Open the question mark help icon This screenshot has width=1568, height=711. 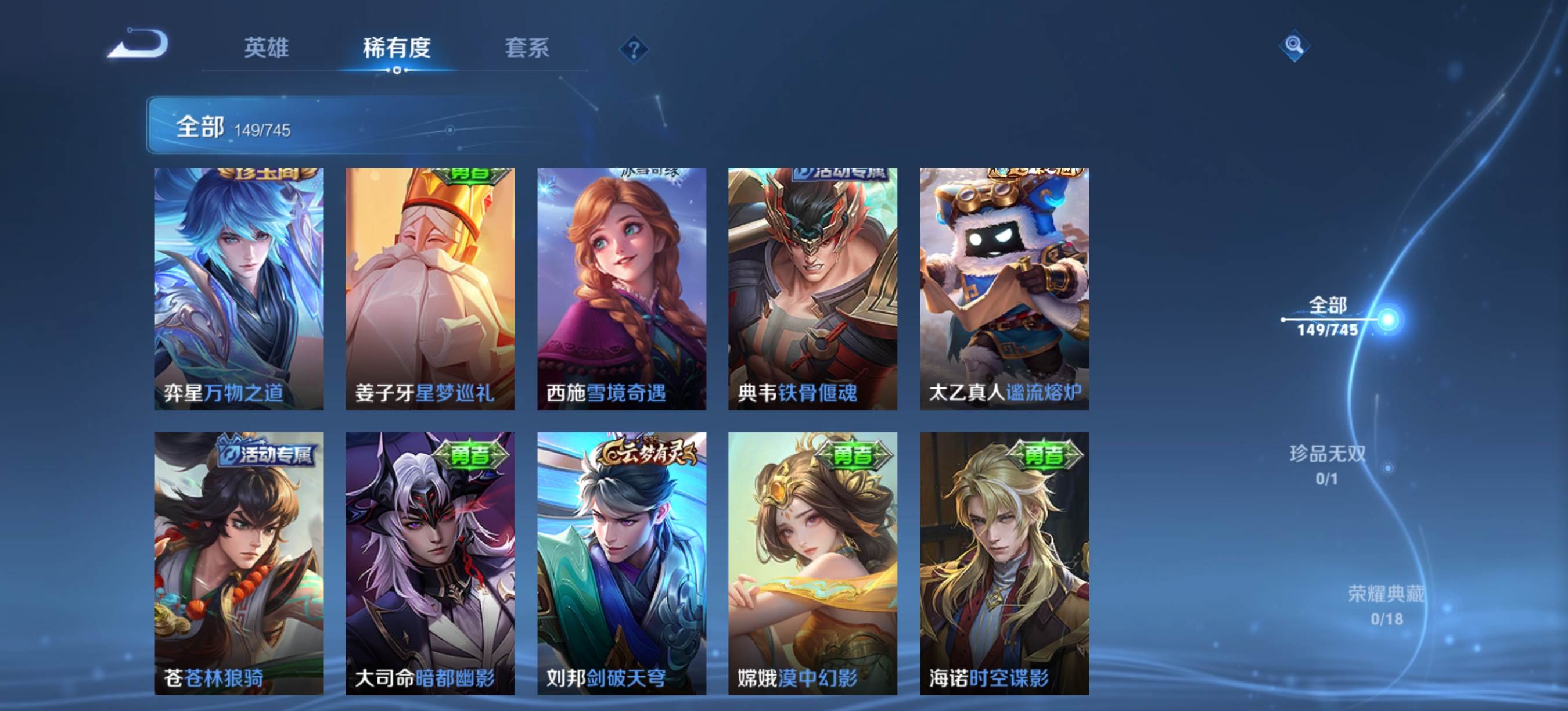tap(634, 49)
